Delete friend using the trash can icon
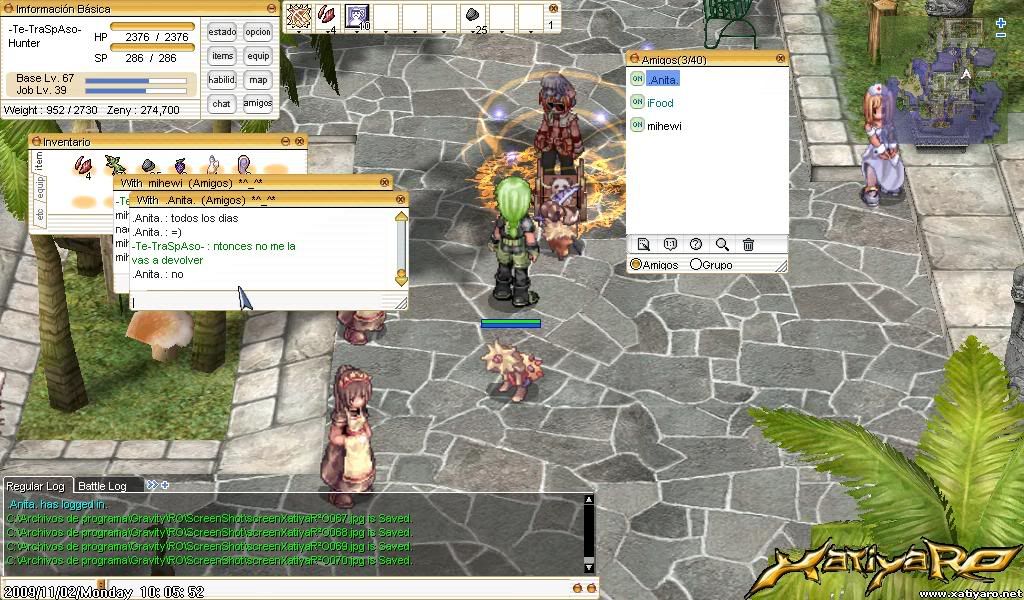The image size is (1024, 600). [x=748, y=244]
